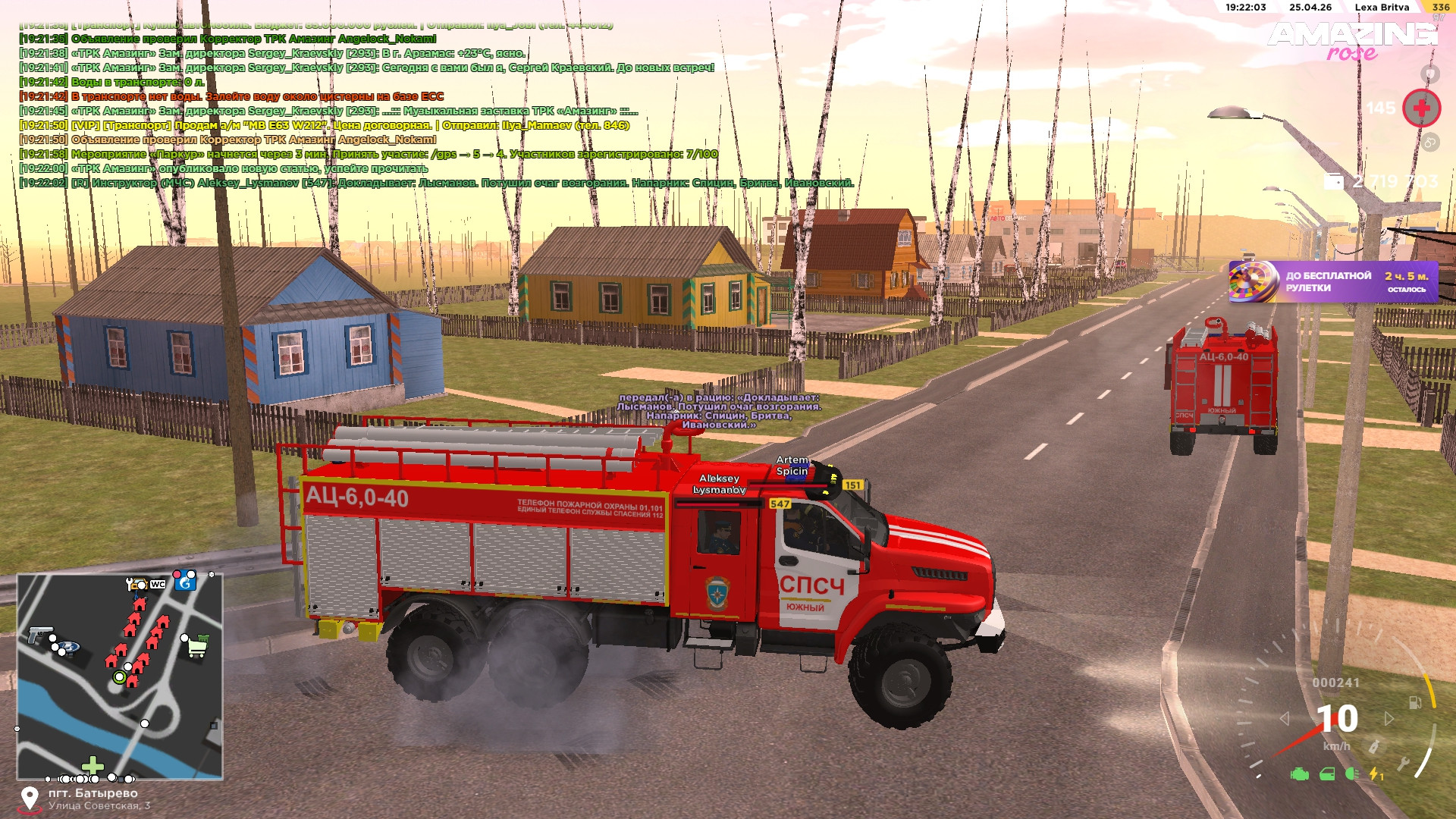Click the red cross health icon
Screen dimensions: 1456x819
pos(1421,108)
